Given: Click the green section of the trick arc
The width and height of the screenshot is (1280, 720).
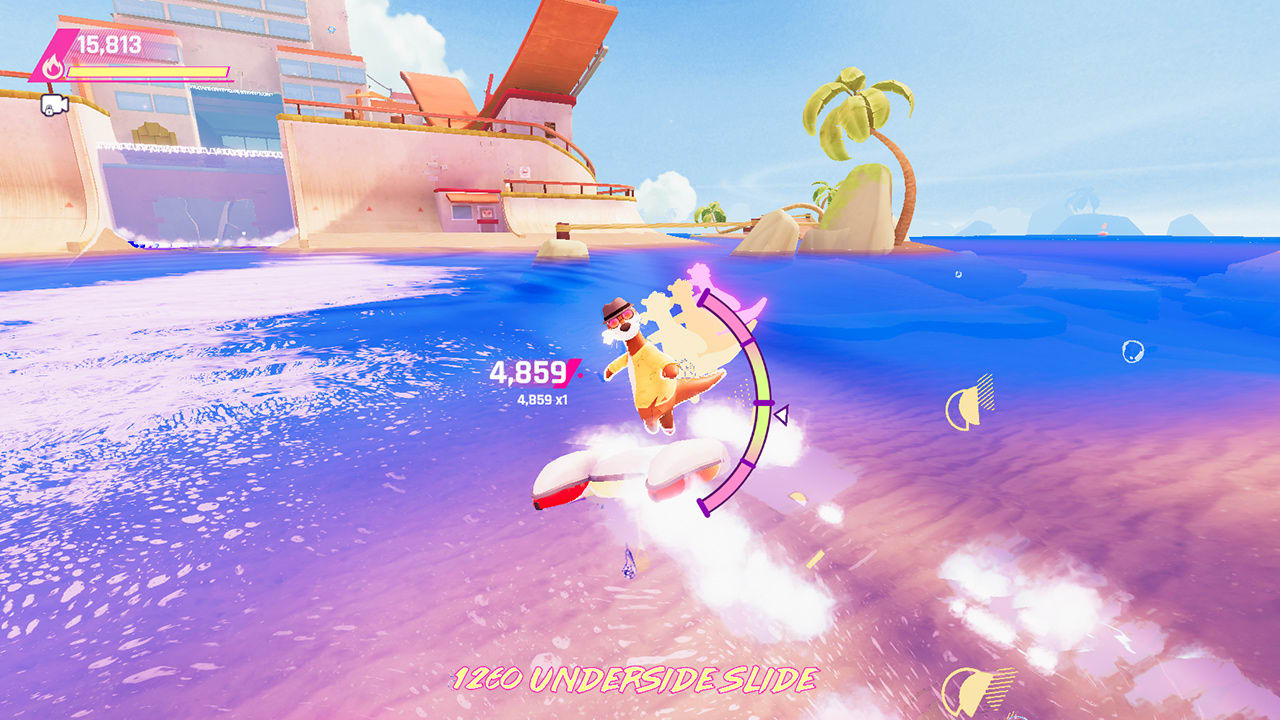Looking at the screenshot, I should click(763, 380).
